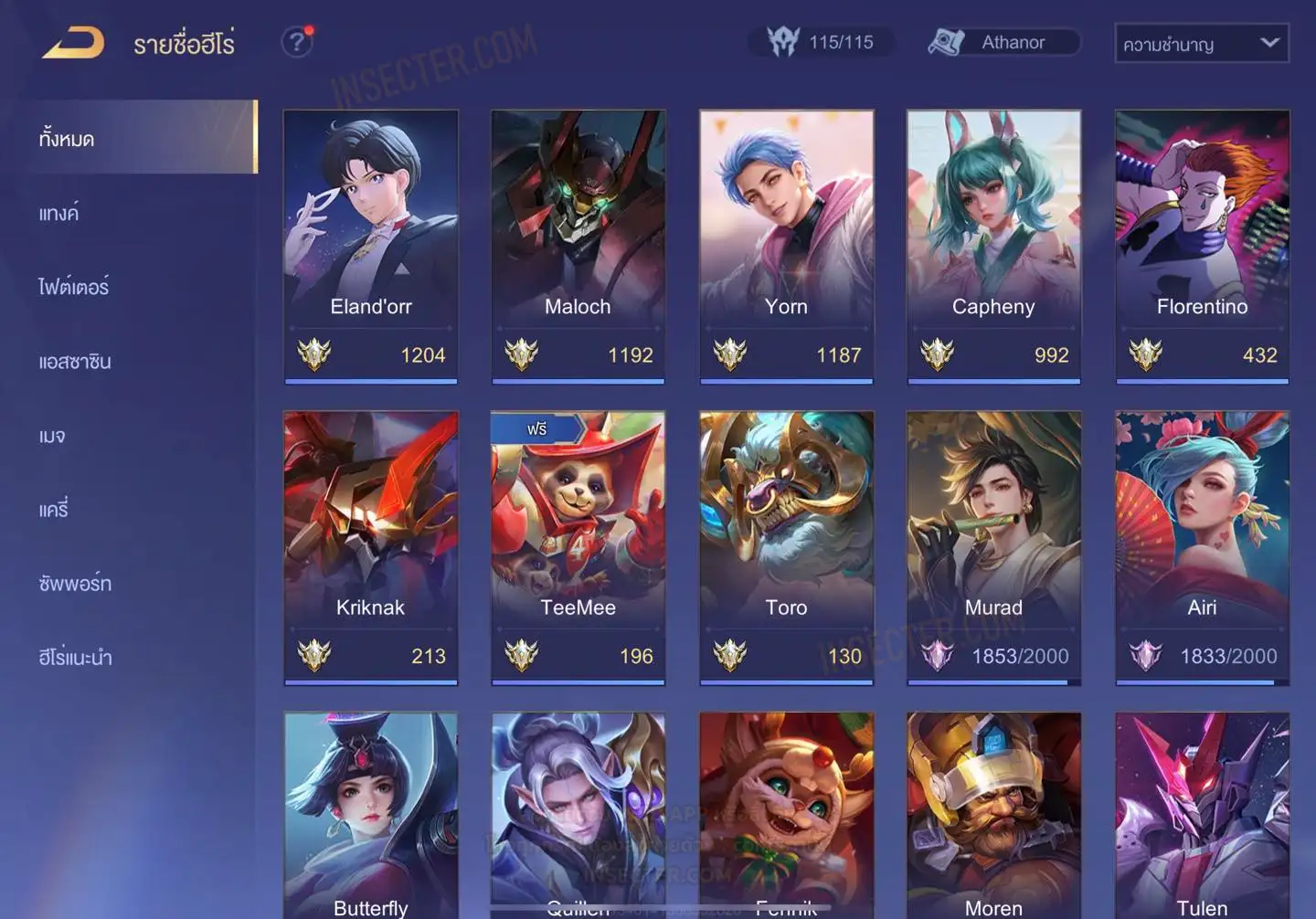Choose the Capheny hero card
1316x919 pixels.
(x=993, y=247)
